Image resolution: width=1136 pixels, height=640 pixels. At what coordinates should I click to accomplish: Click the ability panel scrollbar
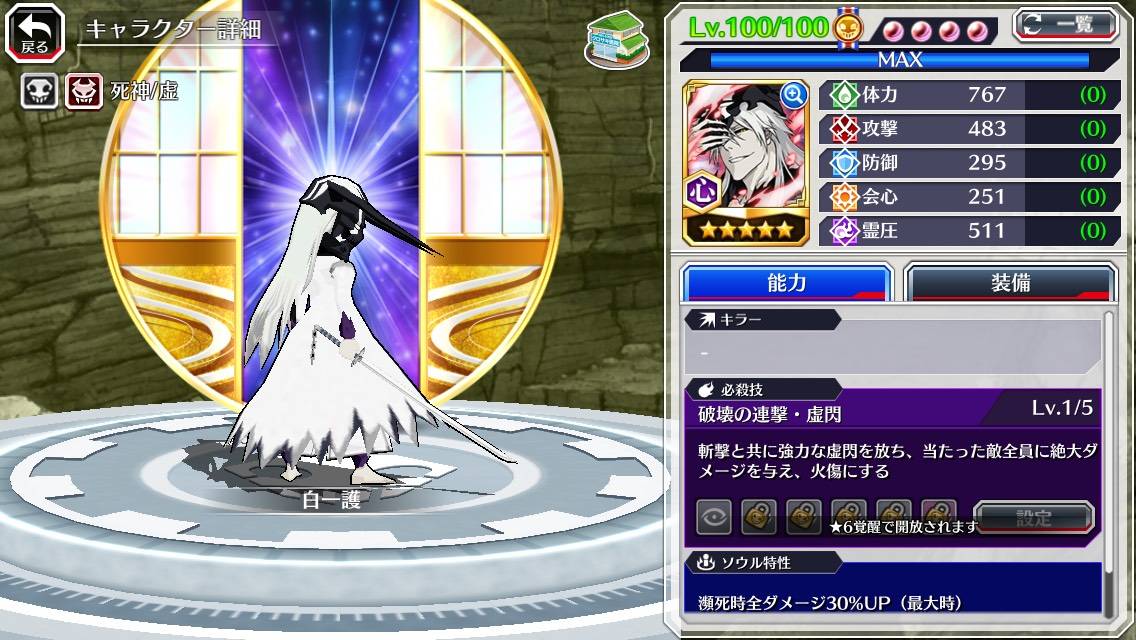click(1108, 460)
